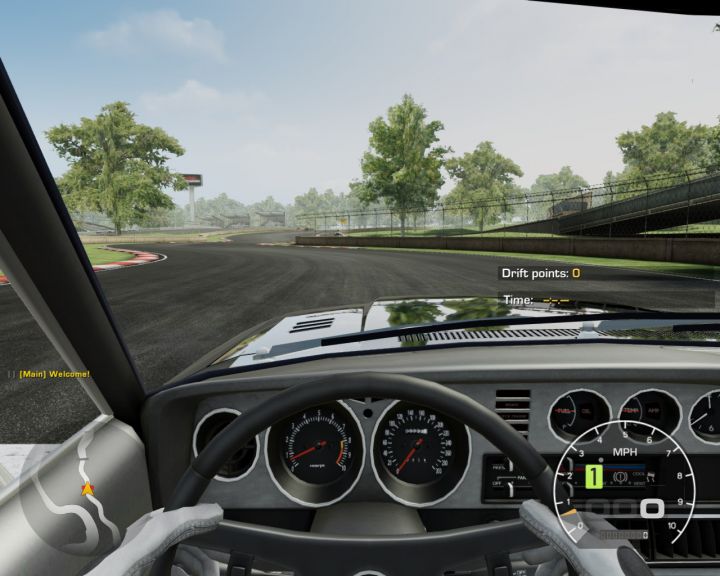Click the handbrake warning icon in the tachometer

coord(622,477)
